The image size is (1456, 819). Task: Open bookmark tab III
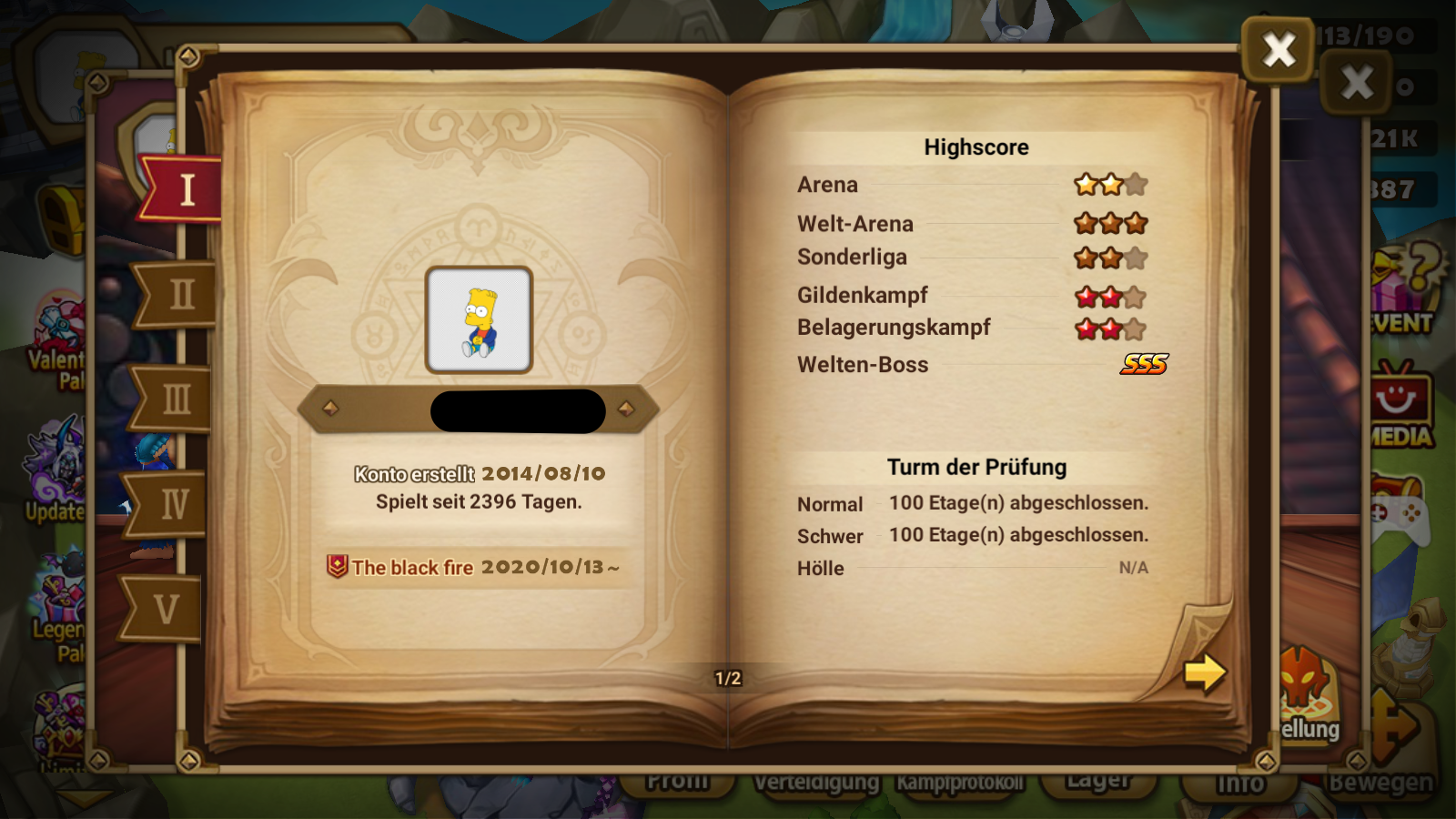[x=173, y=399]
